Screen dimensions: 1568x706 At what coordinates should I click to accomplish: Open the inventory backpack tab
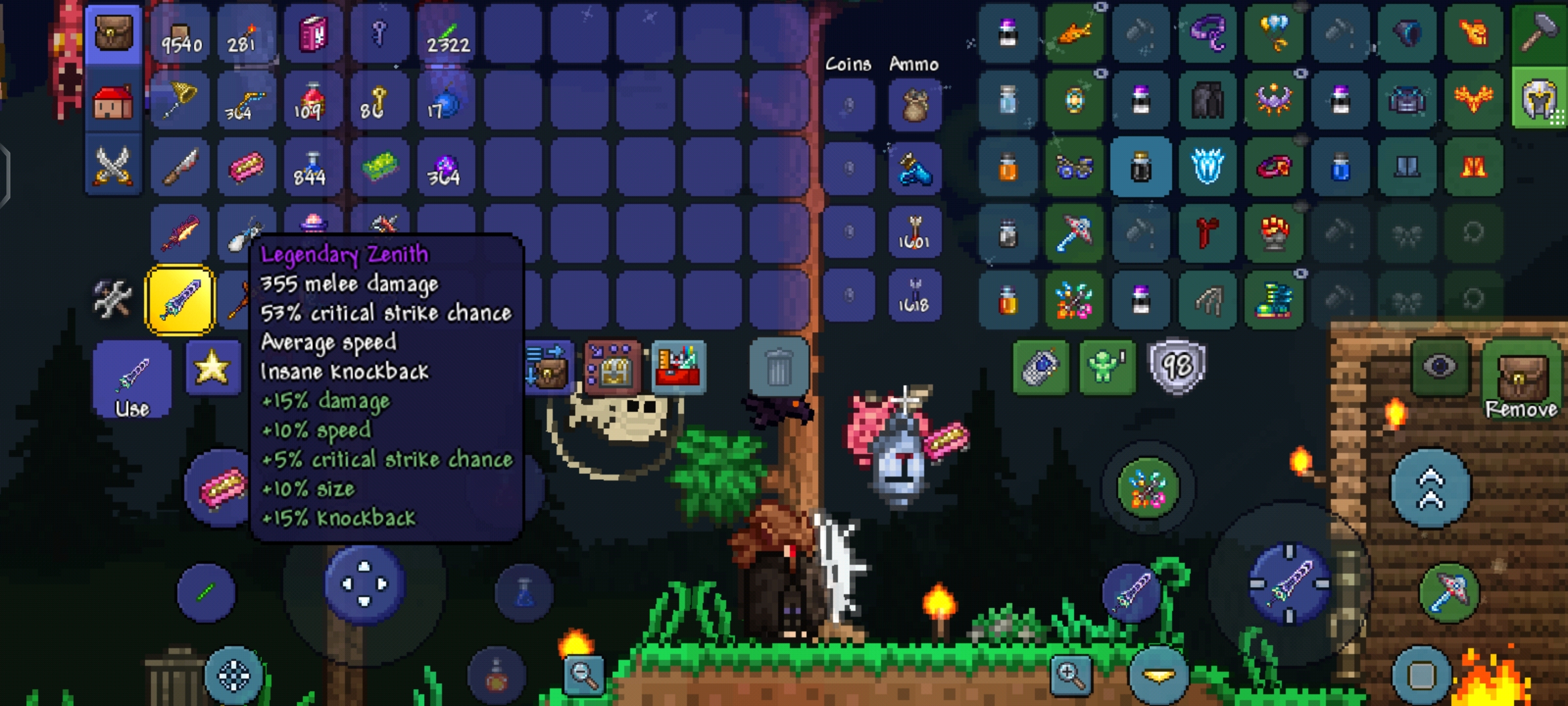point(114,34)
